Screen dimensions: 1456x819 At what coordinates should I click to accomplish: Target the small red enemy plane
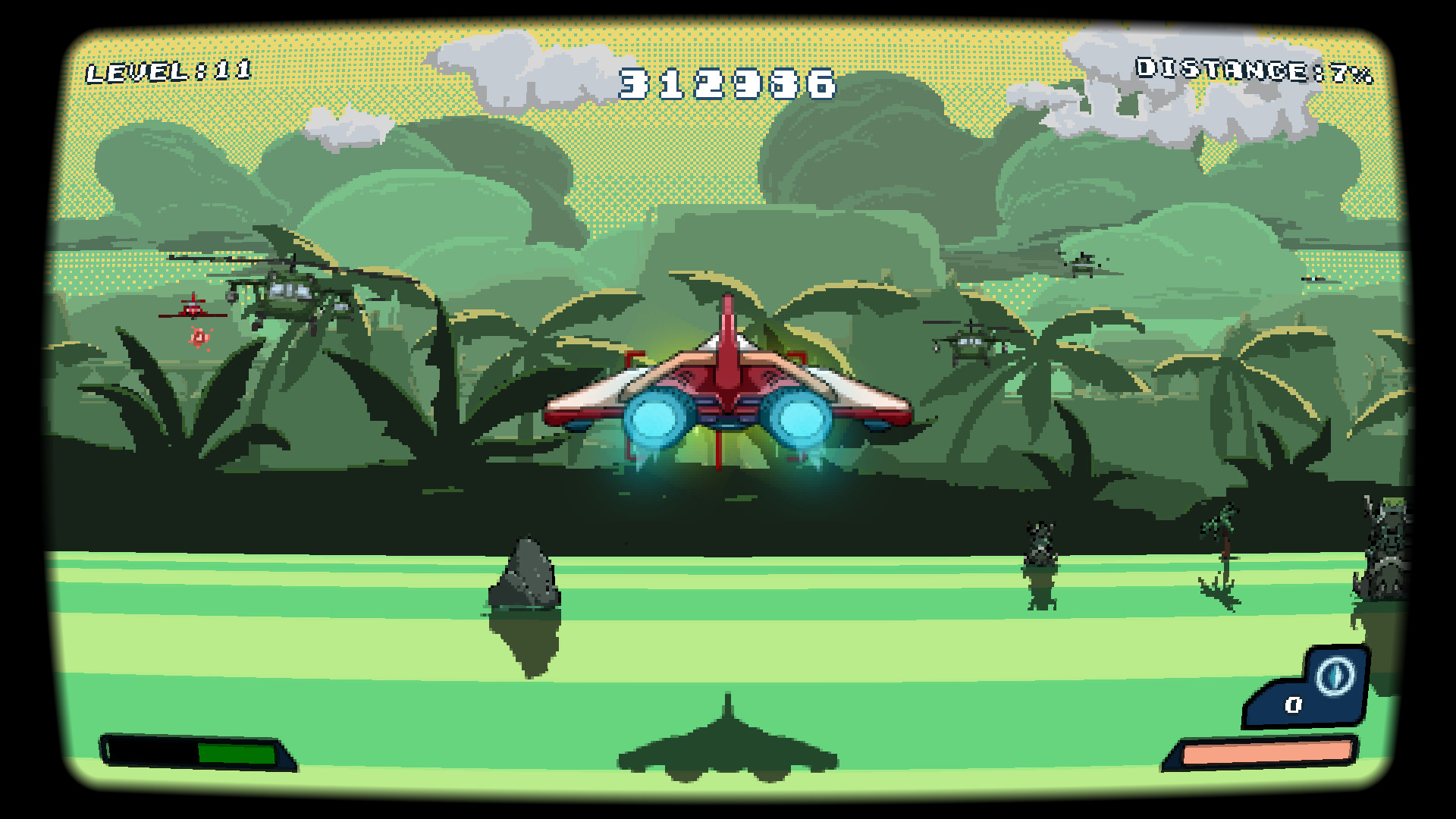pos(192,311)
